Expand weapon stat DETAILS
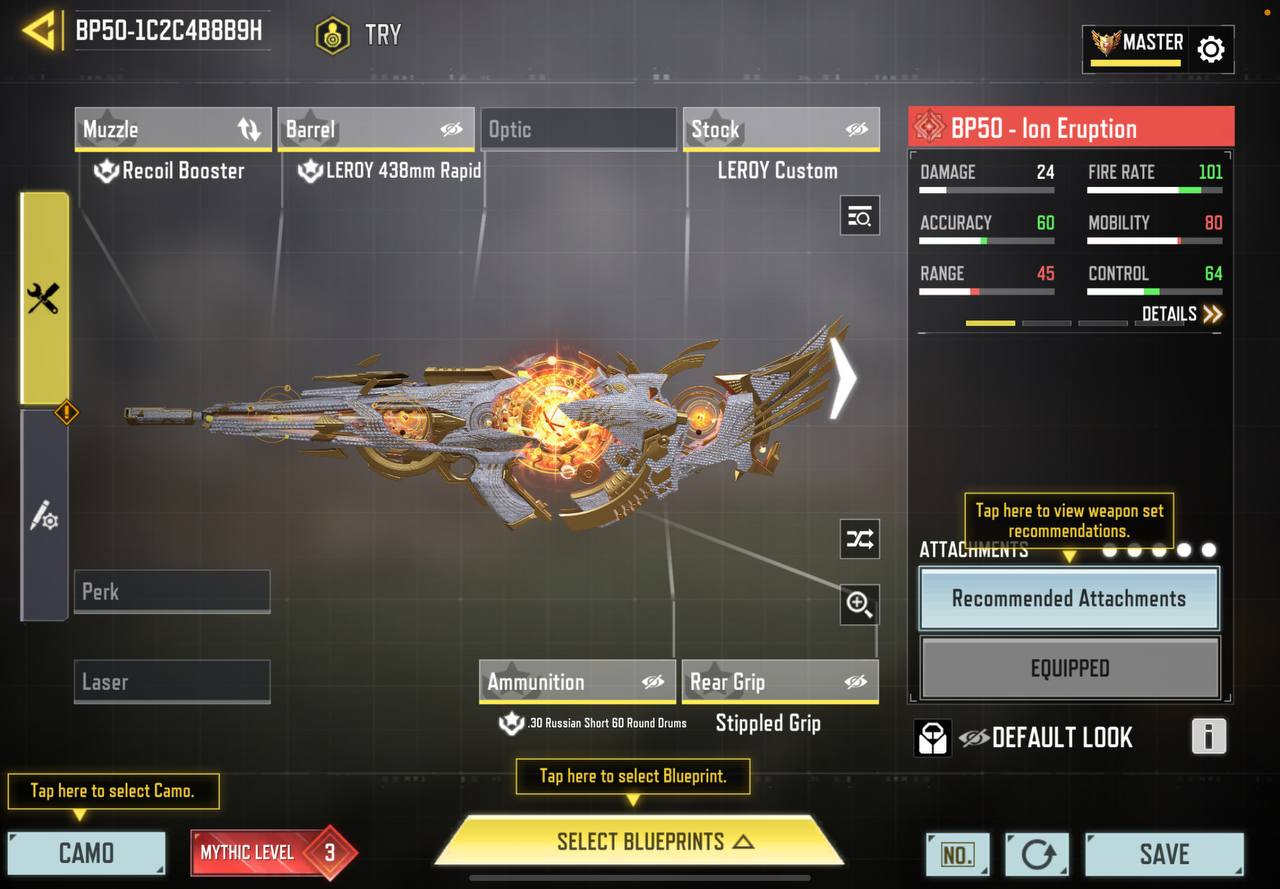Screen dimensions: 1280x889 [x=1182, y=314]
